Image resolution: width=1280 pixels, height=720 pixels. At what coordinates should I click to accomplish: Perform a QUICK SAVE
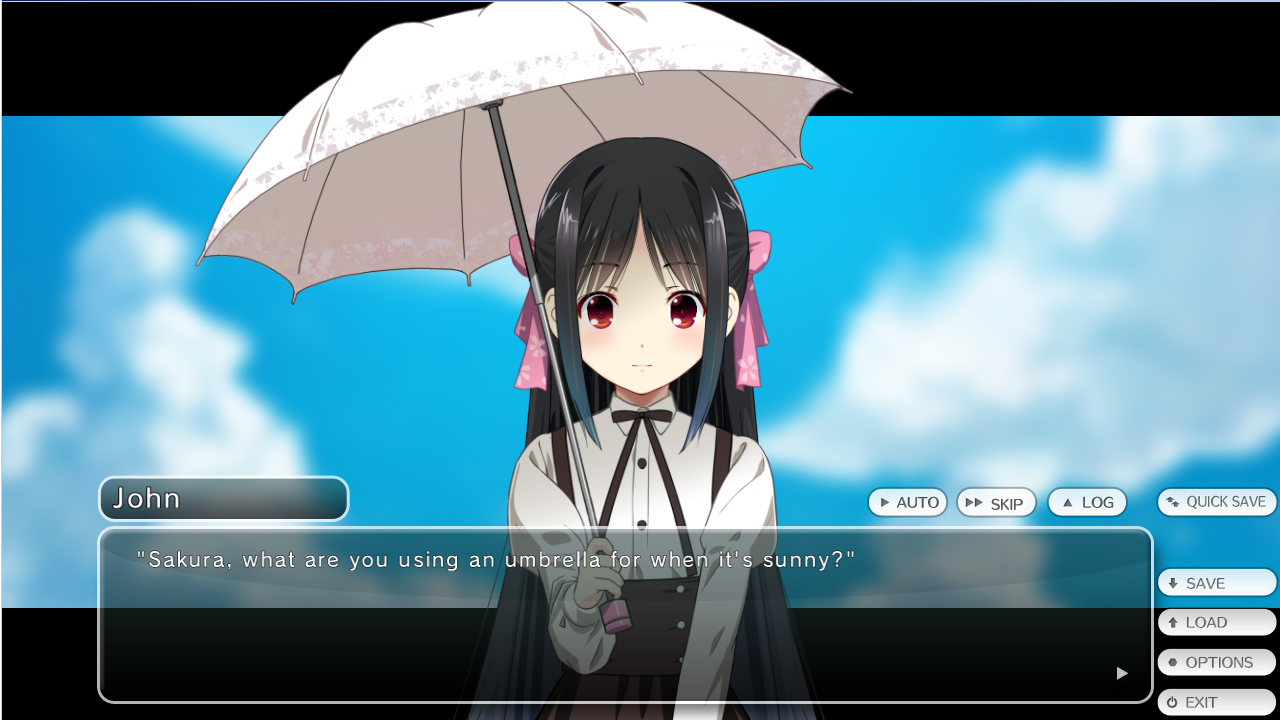pos(1216,502)
